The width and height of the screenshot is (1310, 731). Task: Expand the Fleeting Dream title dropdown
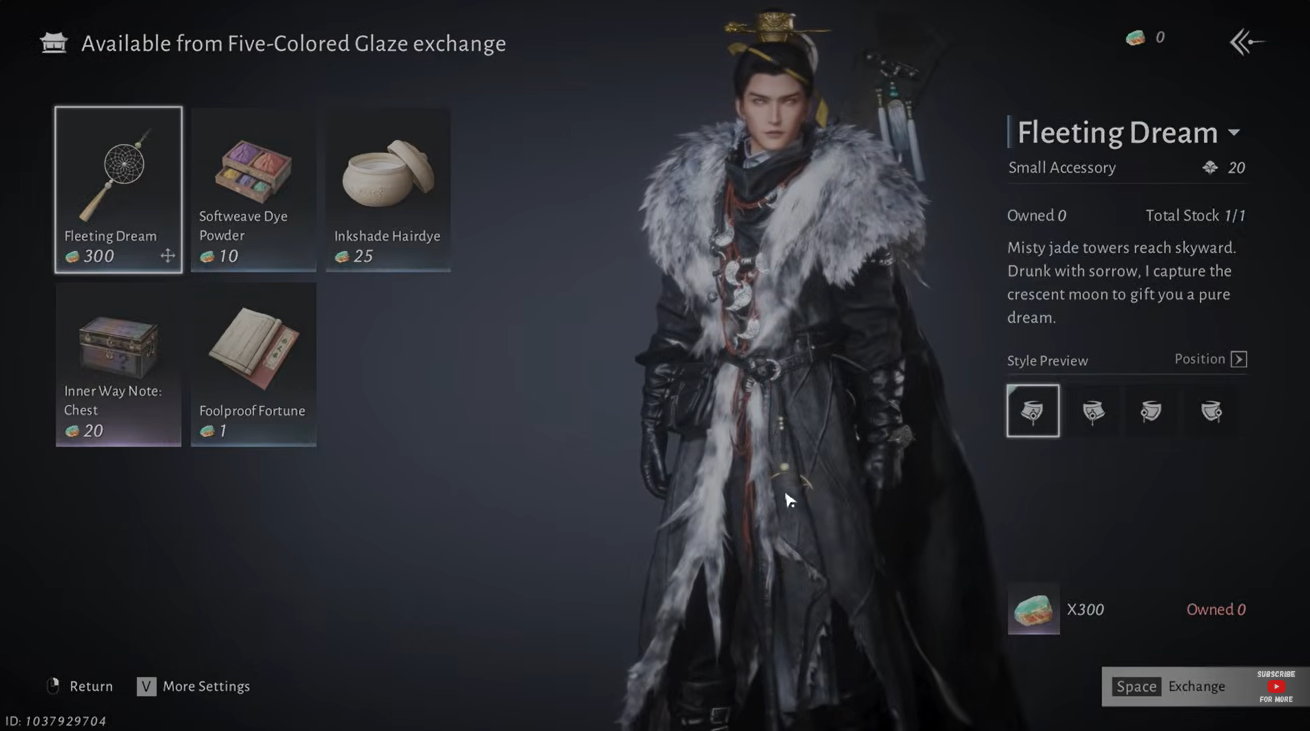coord(1234,133)
